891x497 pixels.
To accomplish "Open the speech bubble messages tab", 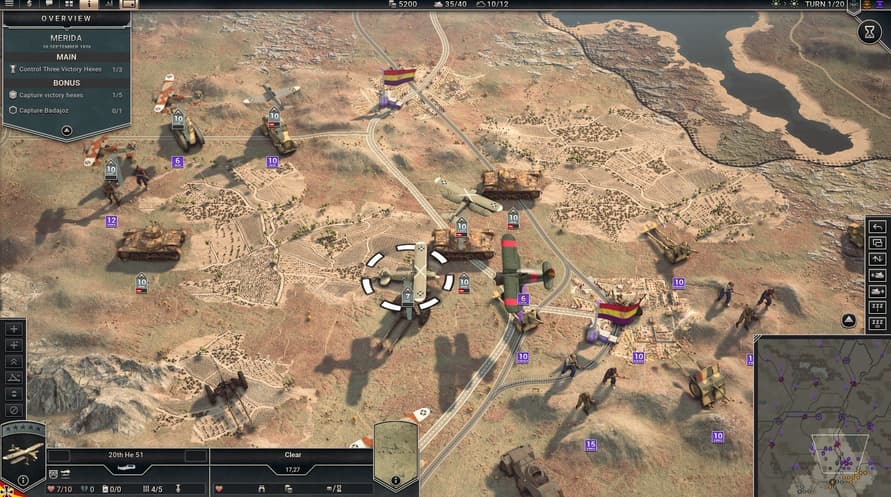I will (x=48, y=5).
